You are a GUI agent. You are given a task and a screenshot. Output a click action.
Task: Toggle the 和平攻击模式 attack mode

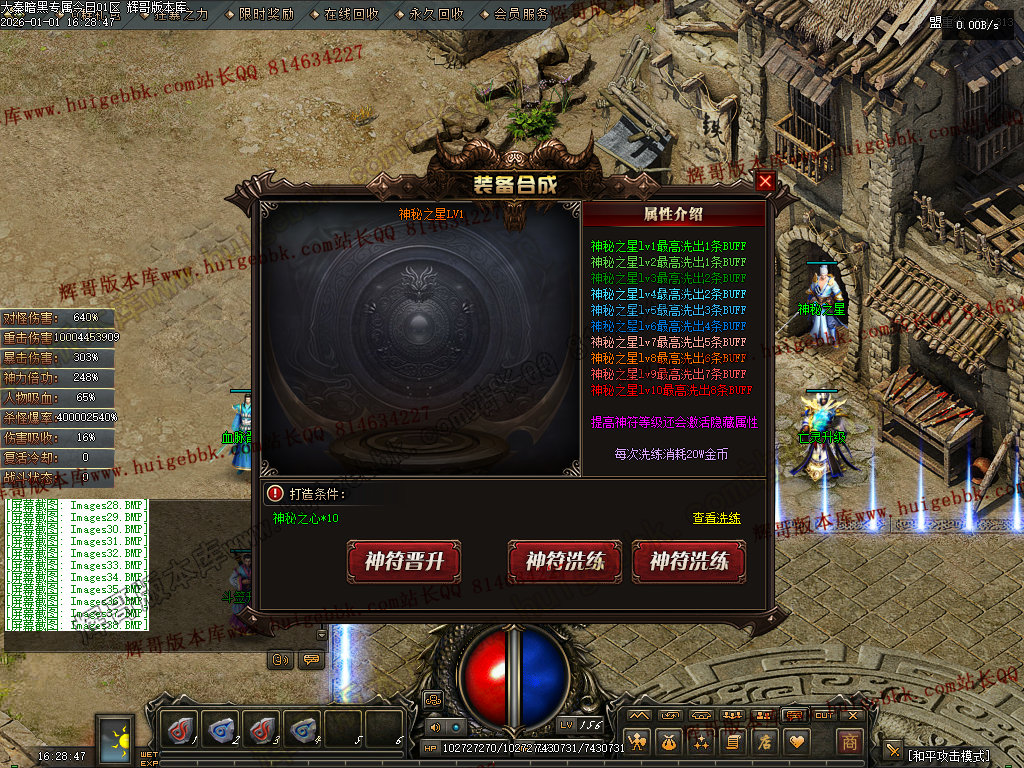pyautogui.click(x=949, y=755)
